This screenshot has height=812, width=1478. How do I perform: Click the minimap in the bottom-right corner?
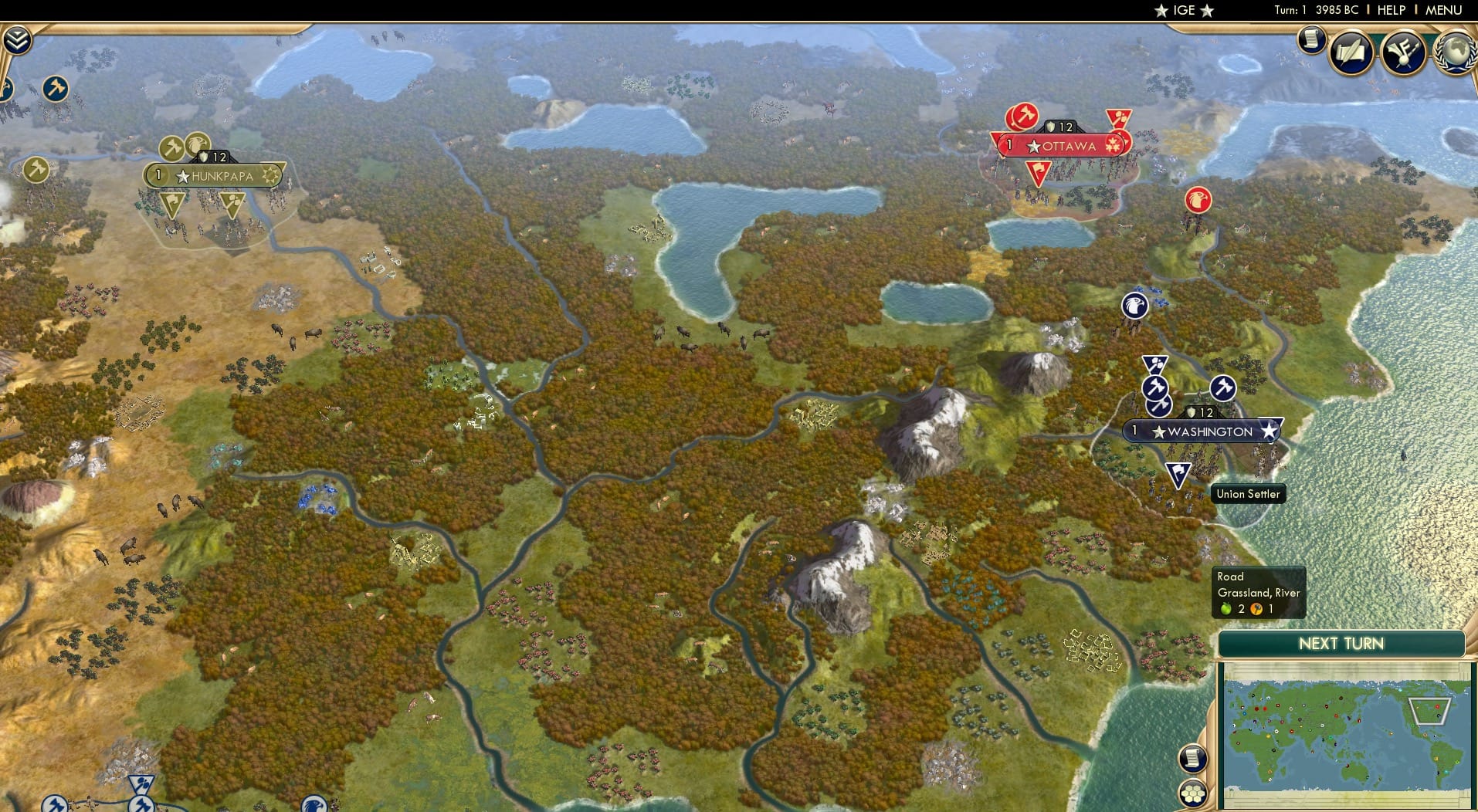click(x=1345, y=733)
